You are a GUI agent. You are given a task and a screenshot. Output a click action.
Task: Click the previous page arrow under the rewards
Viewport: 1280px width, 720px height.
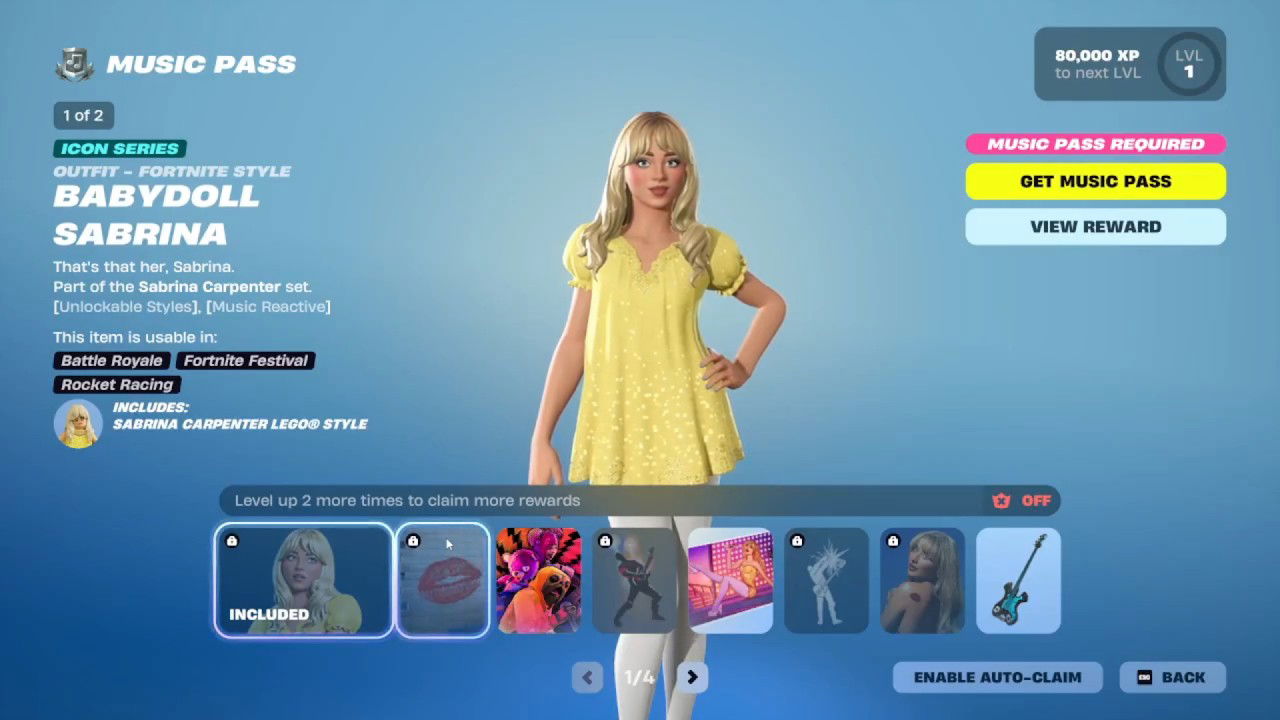click(587, 677)
